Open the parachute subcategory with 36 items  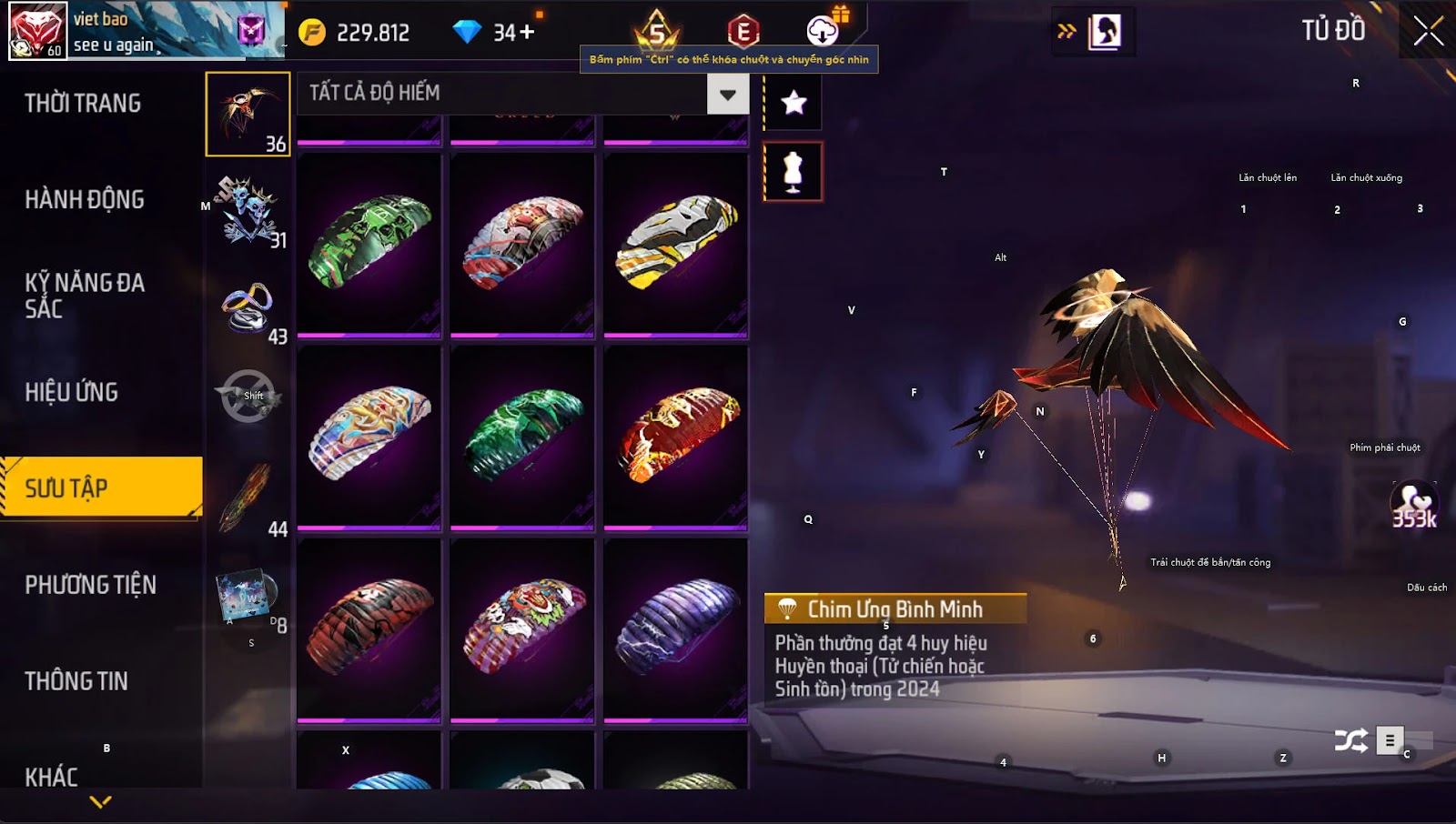tap(248, 115)
